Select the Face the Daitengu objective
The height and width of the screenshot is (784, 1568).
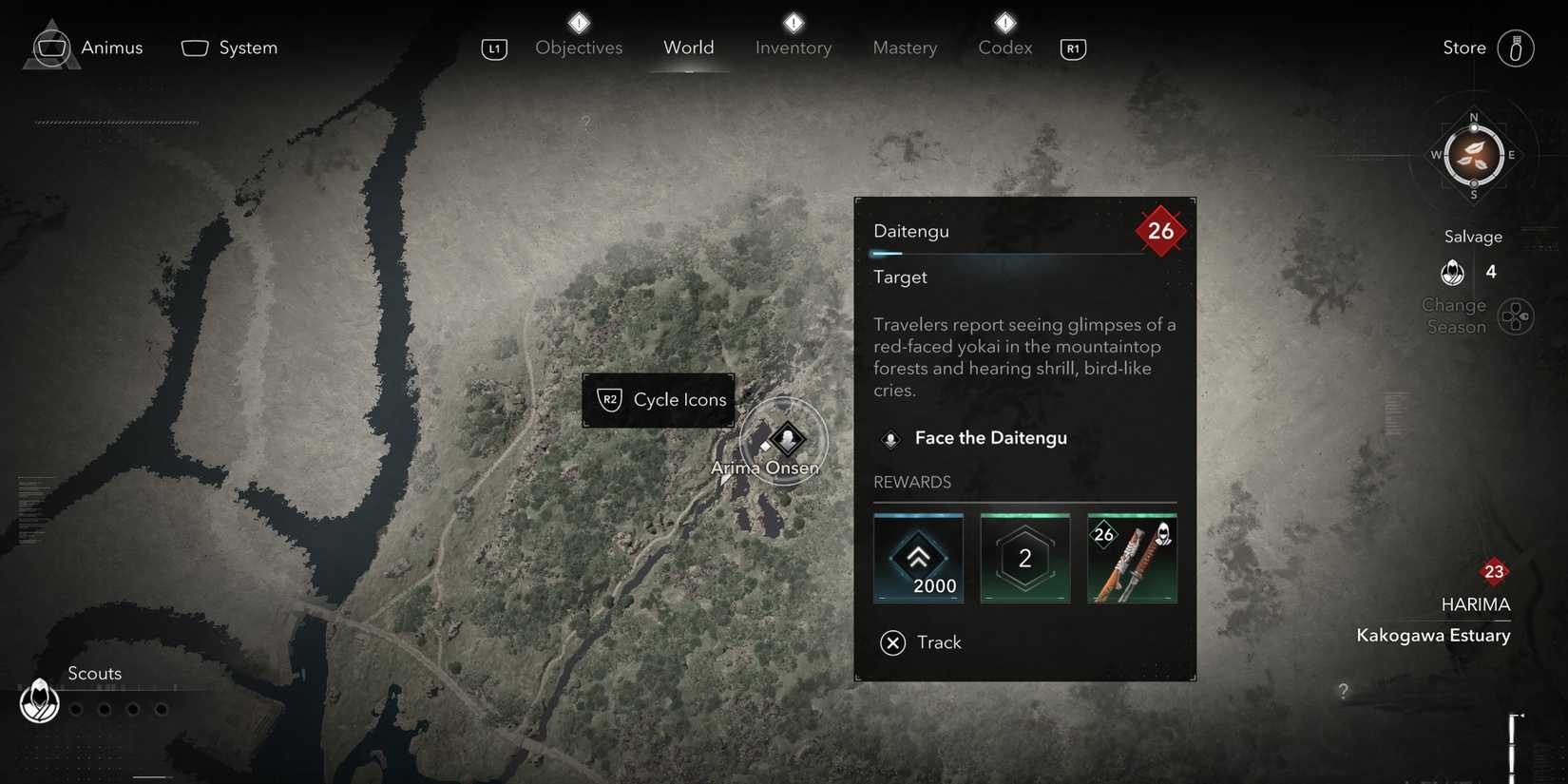click(x=990, y=438)
